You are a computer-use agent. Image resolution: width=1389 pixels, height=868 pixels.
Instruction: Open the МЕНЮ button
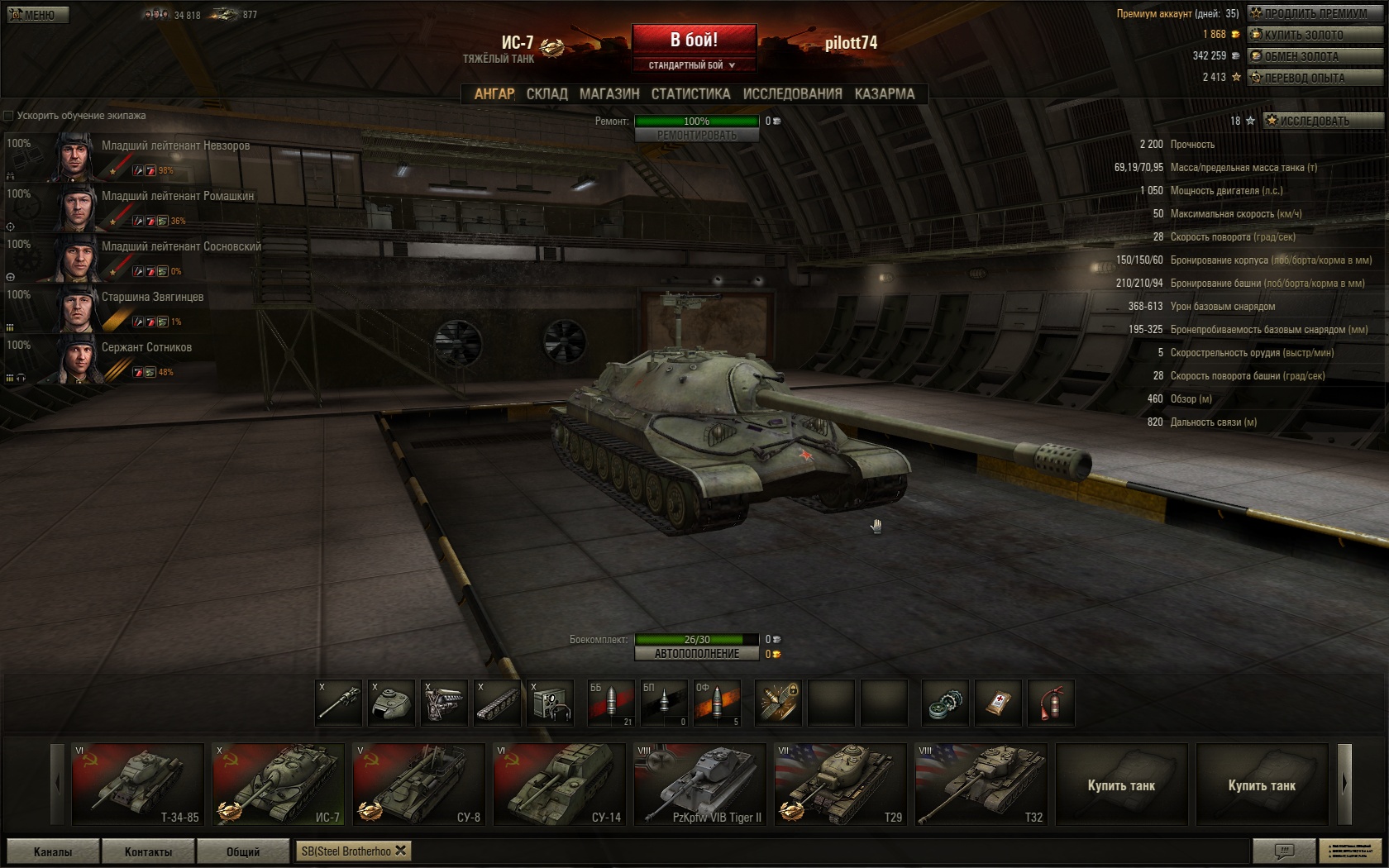point(38,14)
